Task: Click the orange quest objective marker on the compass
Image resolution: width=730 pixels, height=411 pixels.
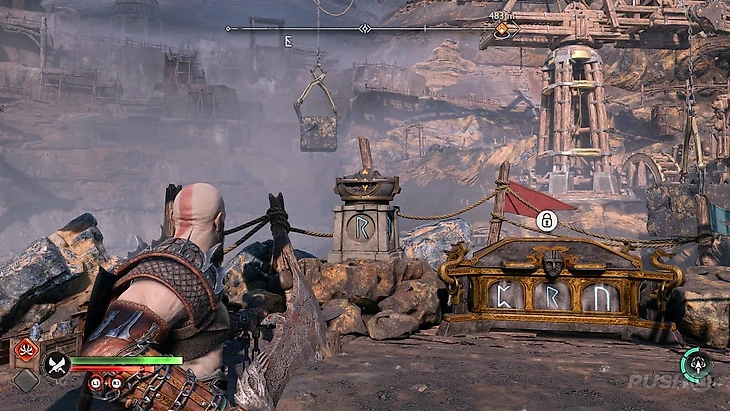Action: click(501, 30)
